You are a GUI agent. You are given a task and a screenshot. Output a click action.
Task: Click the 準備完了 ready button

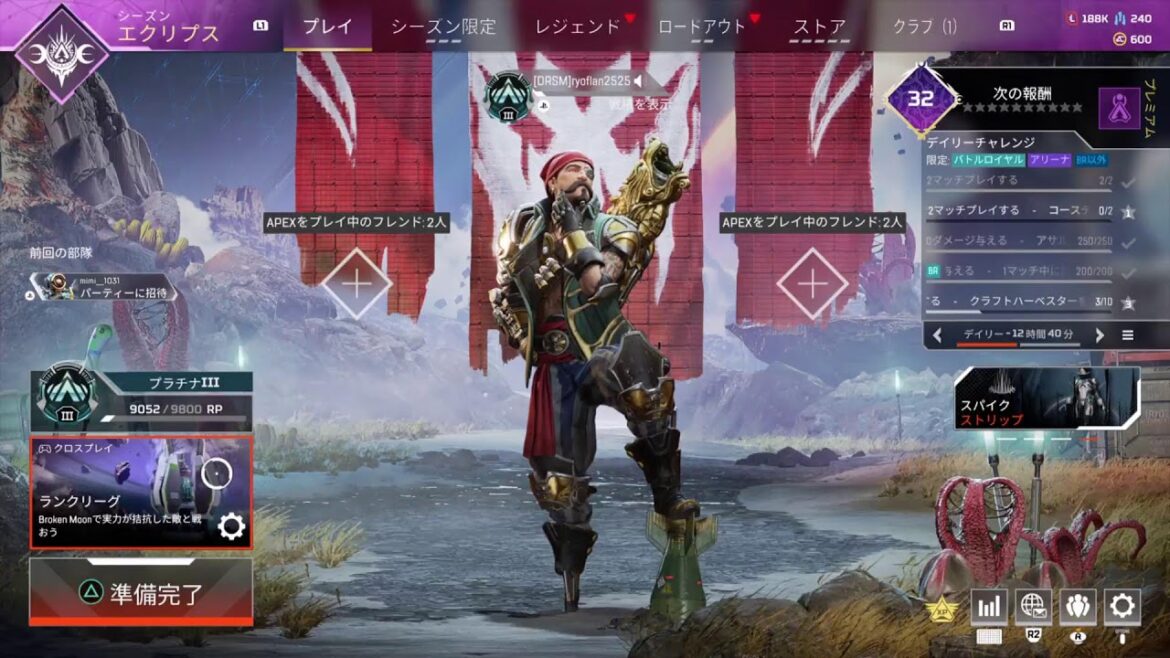click(141, 593)
